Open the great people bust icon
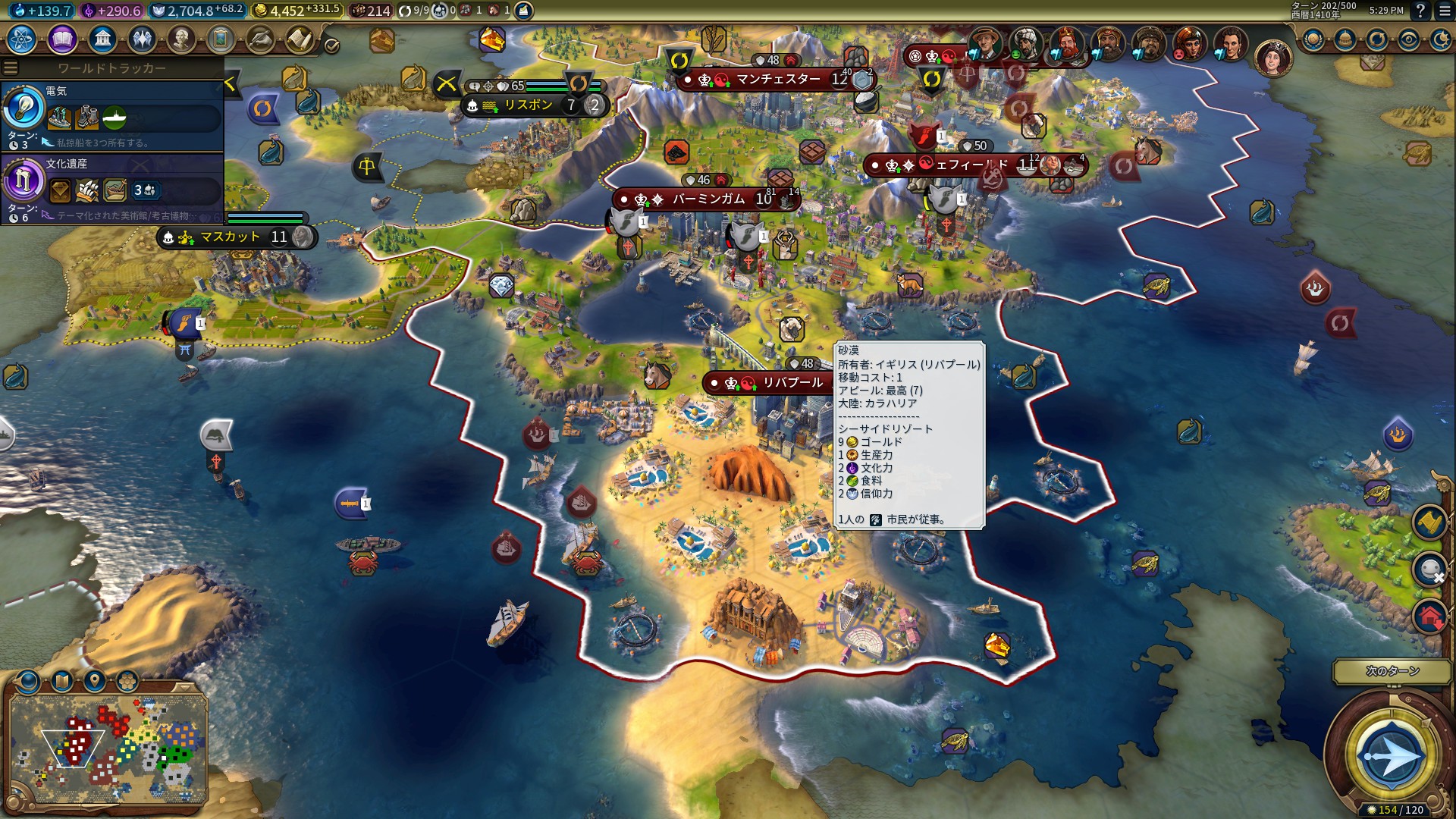The height and width of the screenshot is (819, 1456). click(x=181, y=39)
